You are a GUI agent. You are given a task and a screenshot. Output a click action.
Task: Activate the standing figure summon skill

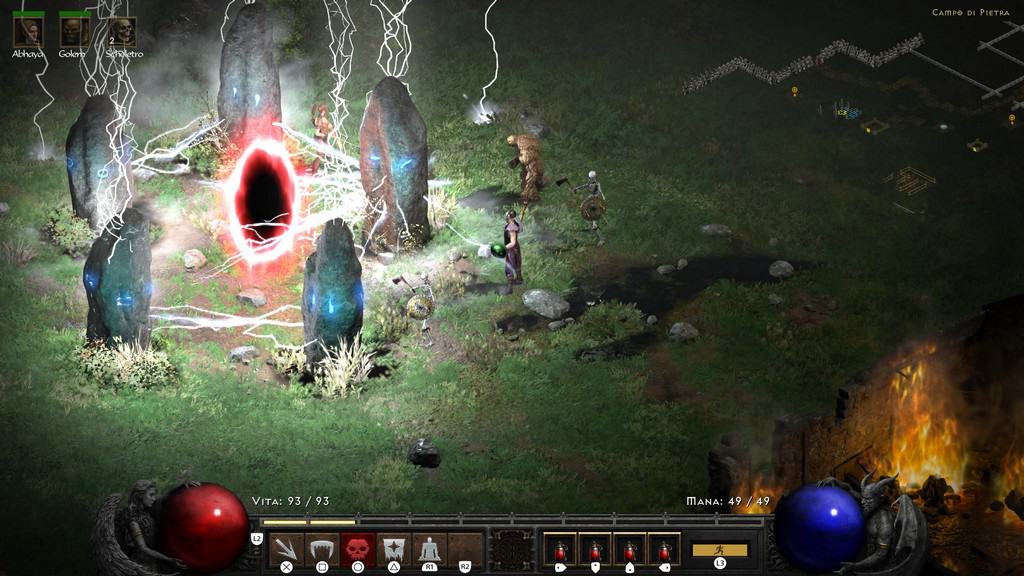[x=429, y=549]
